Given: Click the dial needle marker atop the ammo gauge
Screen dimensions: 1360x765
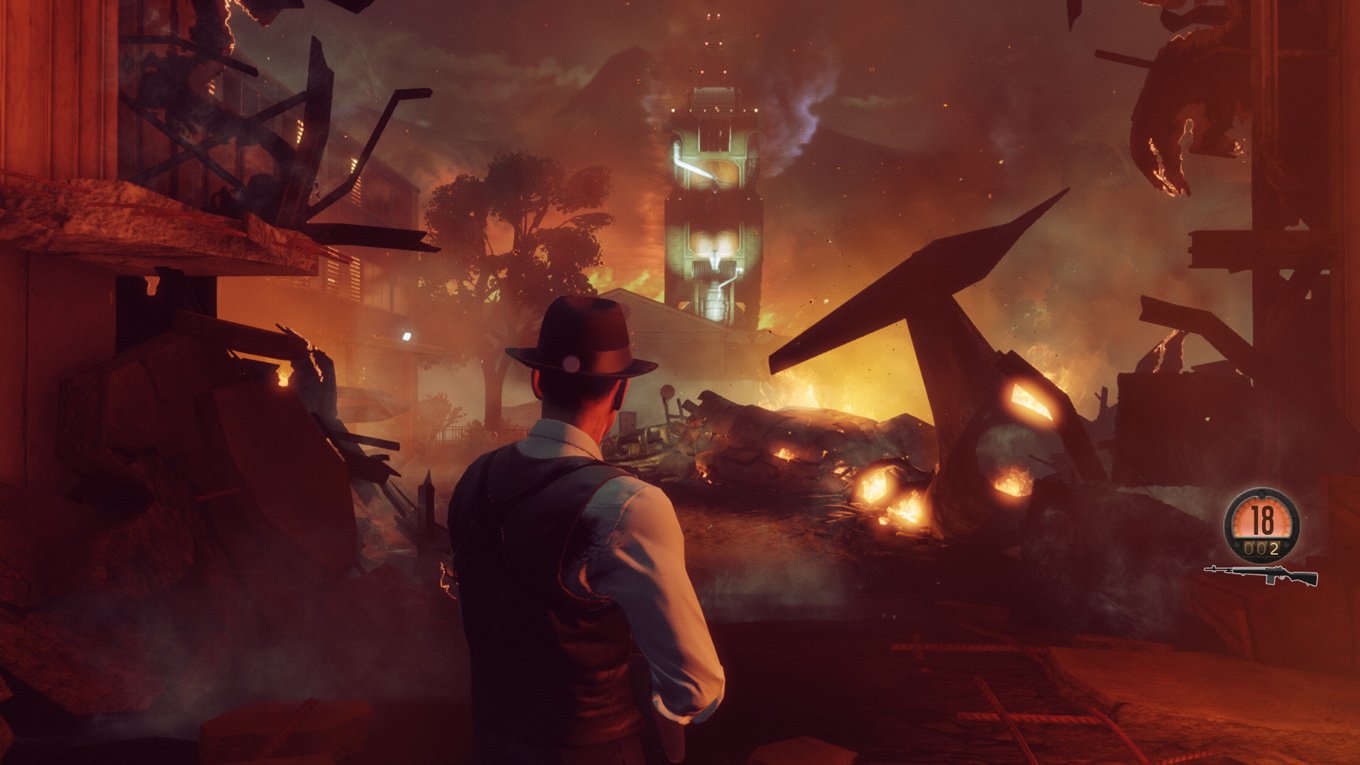Looking at the screenshot, I should 1261,493.
